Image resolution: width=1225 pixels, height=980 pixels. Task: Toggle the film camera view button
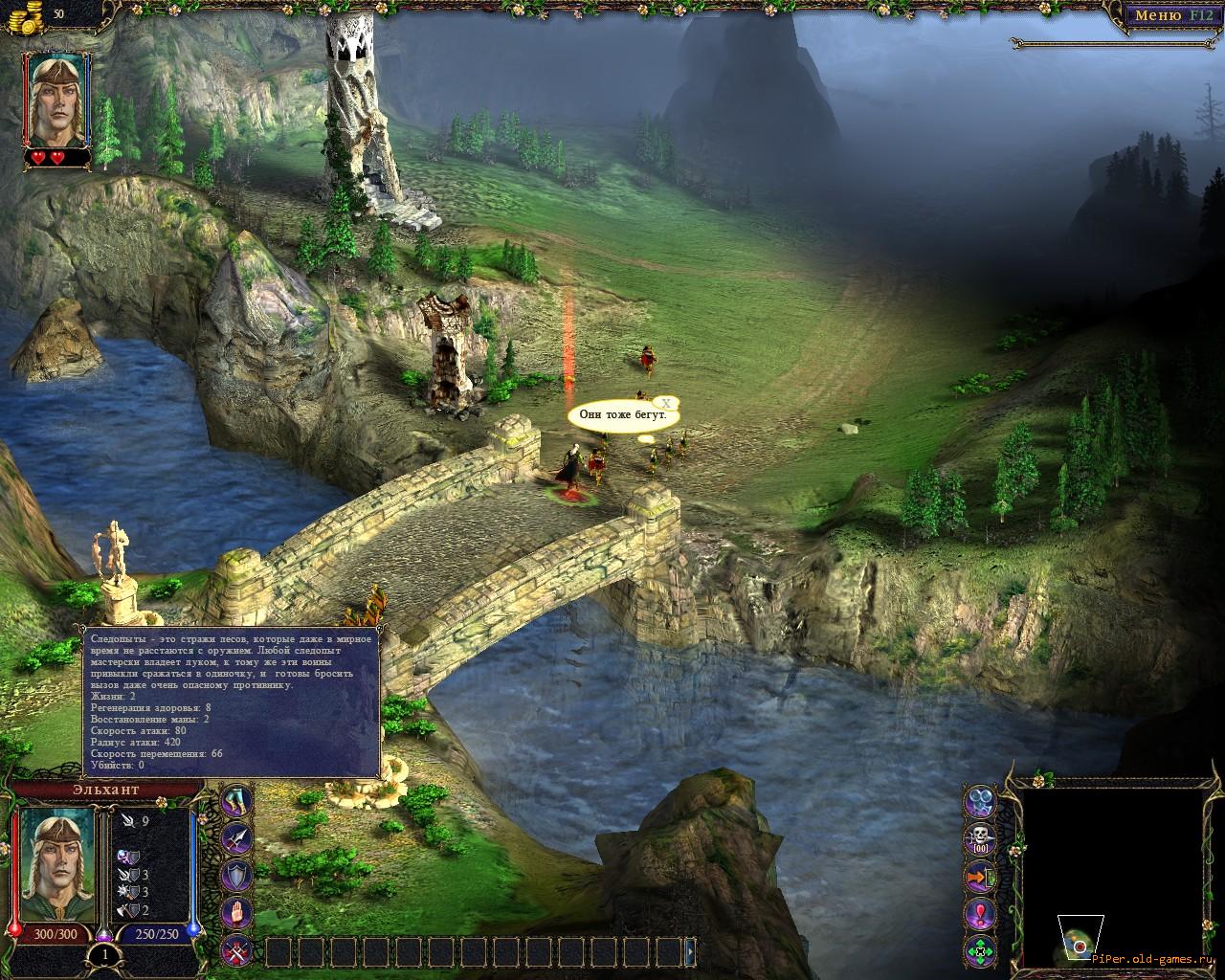[x=981, y=802]
